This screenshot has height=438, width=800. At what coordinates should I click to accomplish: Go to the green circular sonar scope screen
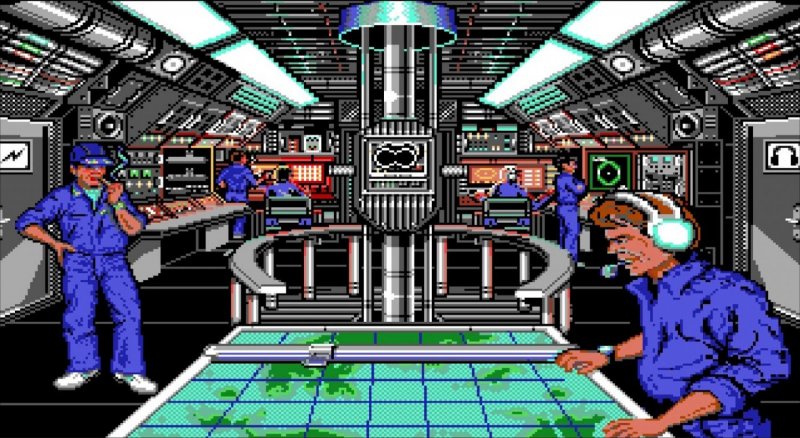[x=605, y=171]
